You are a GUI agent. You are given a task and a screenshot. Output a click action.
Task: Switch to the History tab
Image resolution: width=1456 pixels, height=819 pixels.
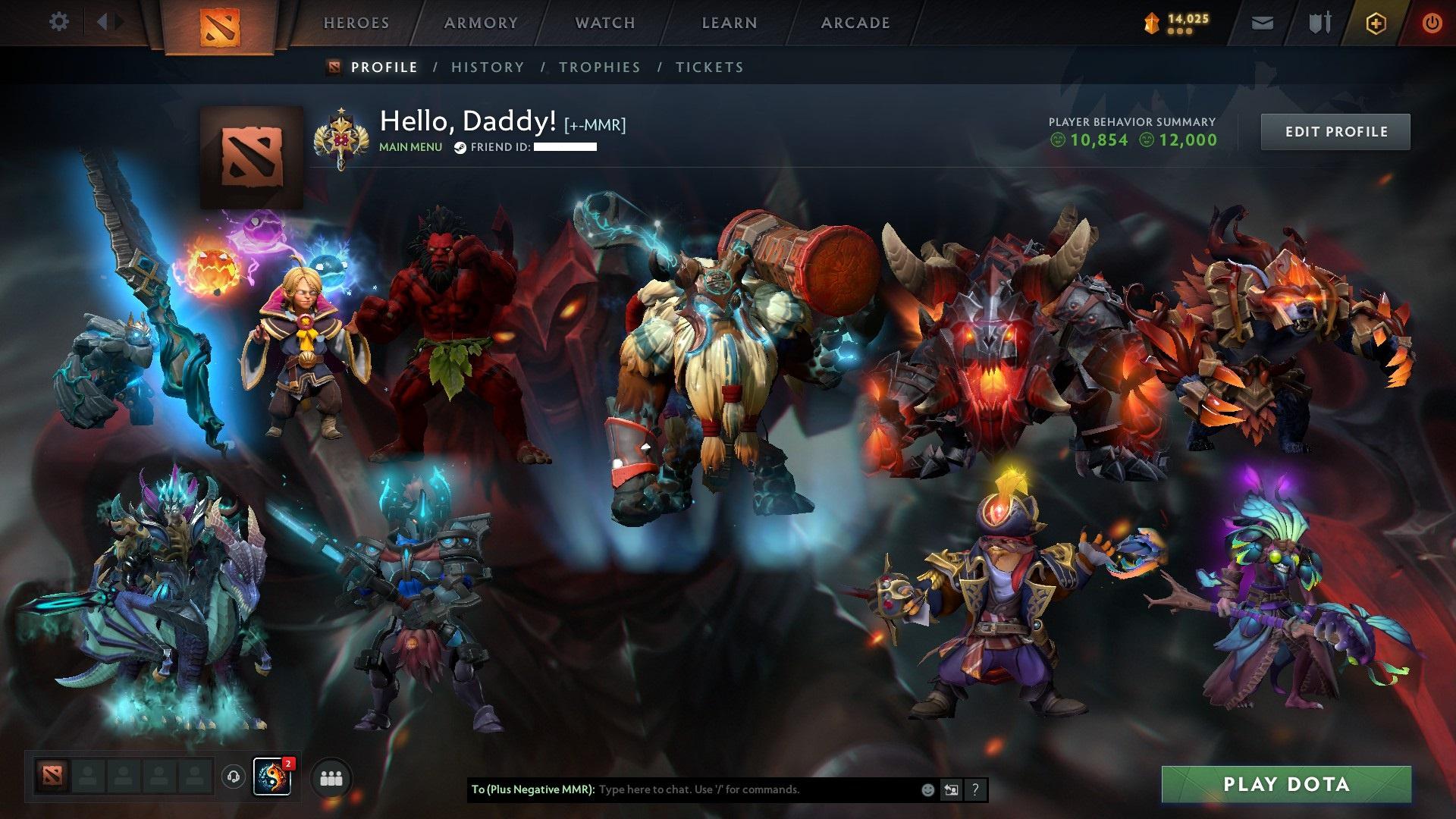point(488,67)
